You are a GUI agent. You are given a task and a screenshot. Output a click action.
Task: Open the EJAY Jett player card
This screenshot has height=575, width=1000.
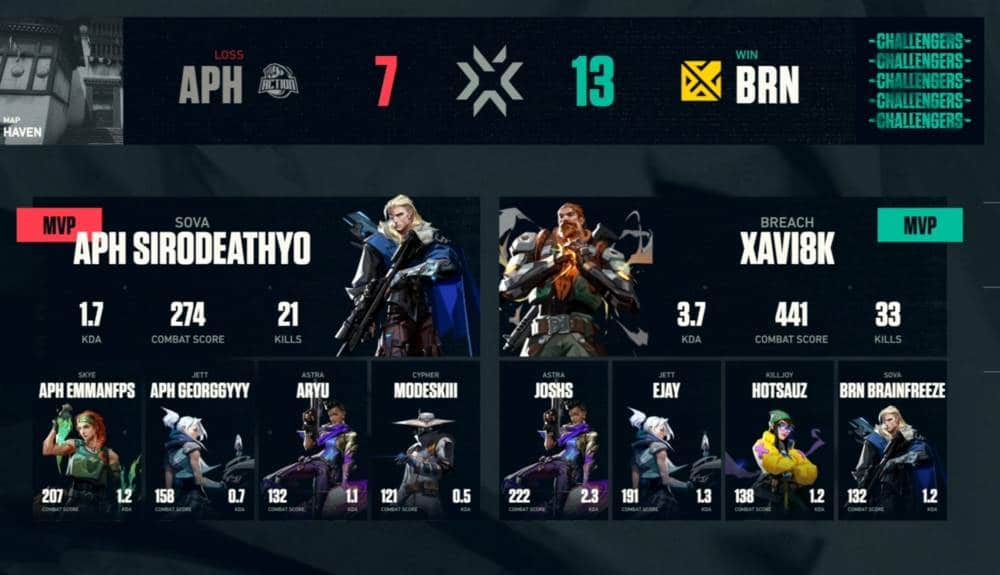666,440
